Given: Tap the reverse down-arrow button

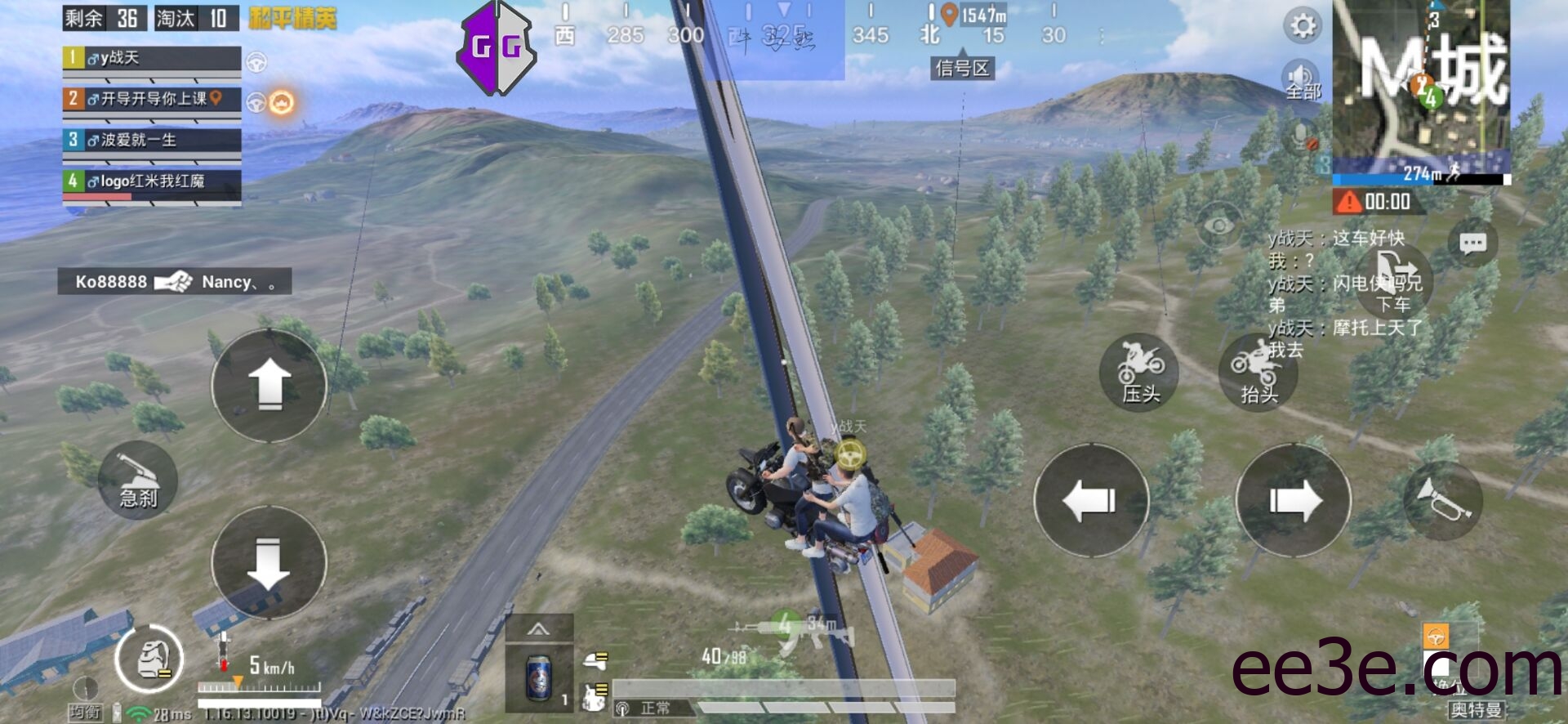Looking at the screenshot, I should [x=269, y=562].
